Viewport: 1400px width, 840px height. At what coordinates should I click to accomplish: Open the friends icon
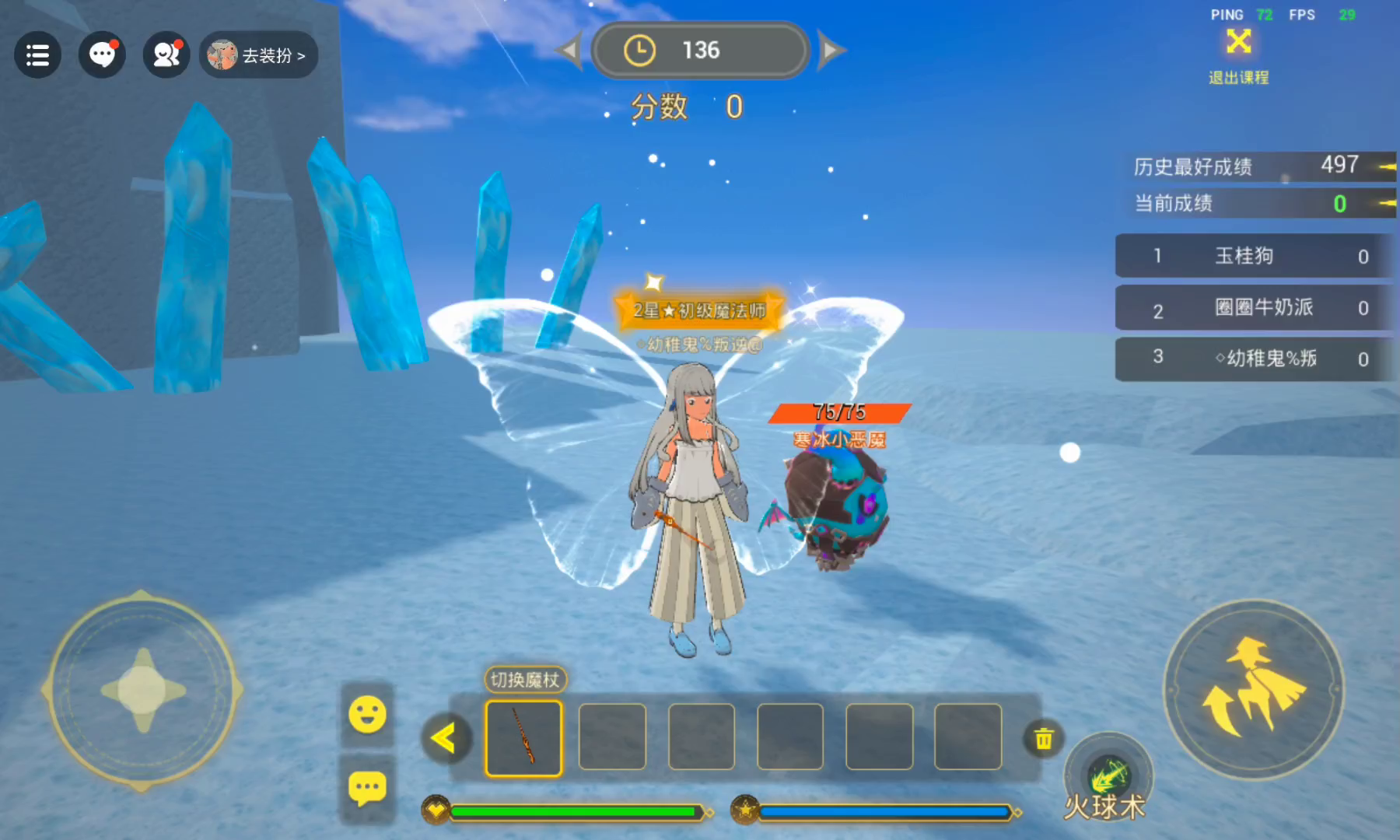coord(166,55)
